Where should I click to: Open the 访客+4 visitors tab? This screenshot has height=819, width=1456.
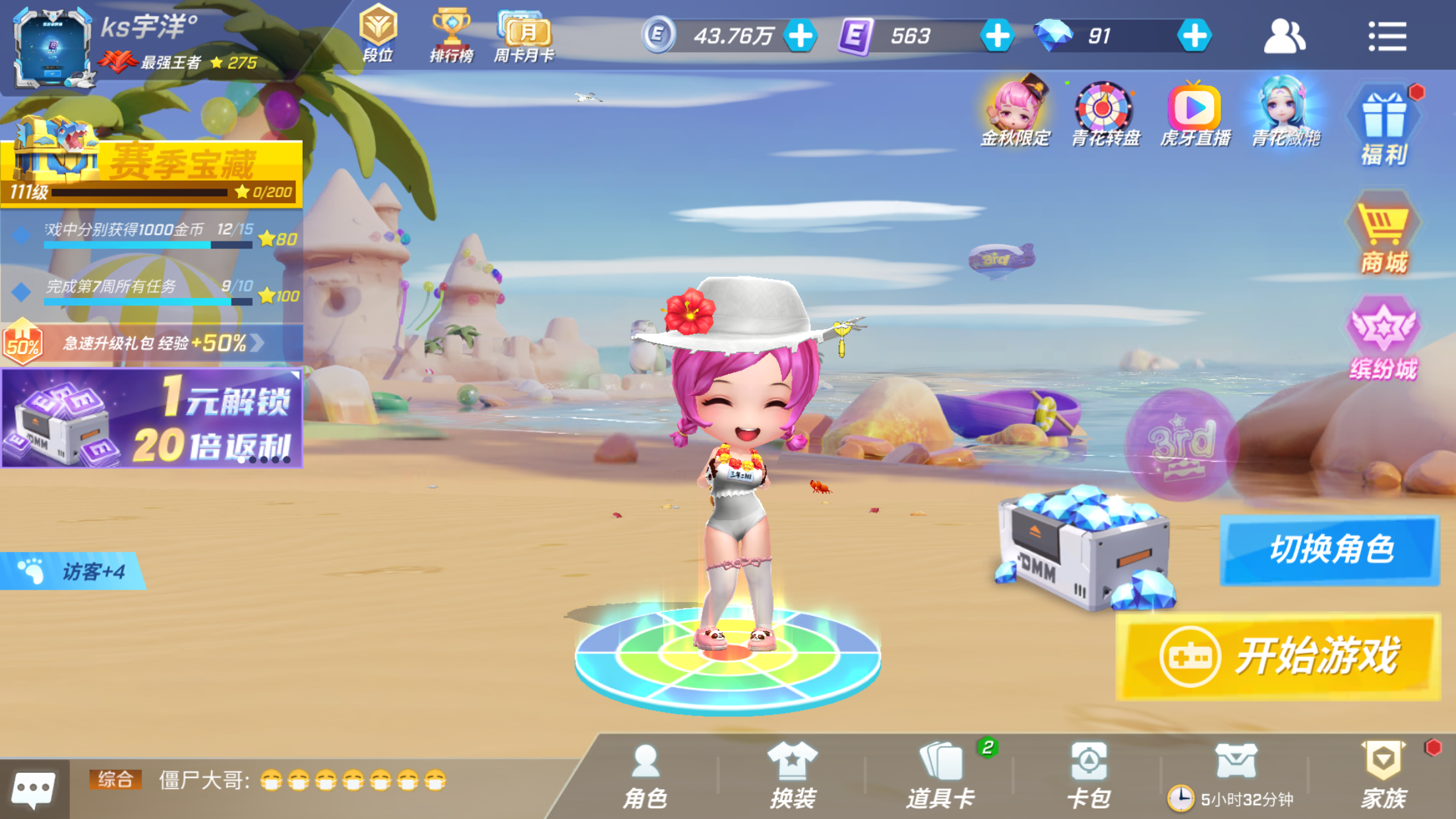click(73, 571)
